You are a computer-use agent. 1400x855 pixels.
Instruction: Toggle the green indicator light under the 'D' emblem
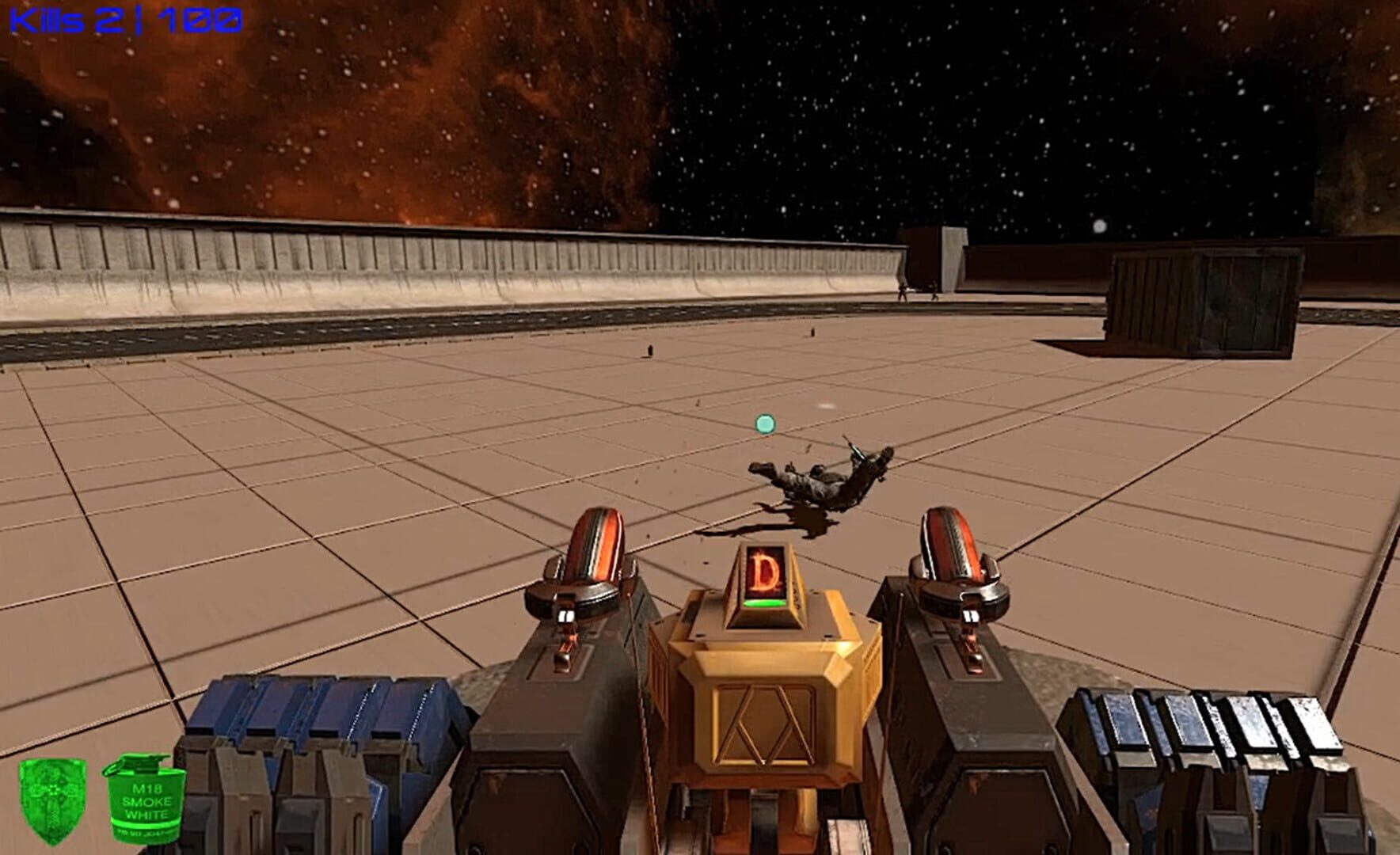tap(764, 602)
